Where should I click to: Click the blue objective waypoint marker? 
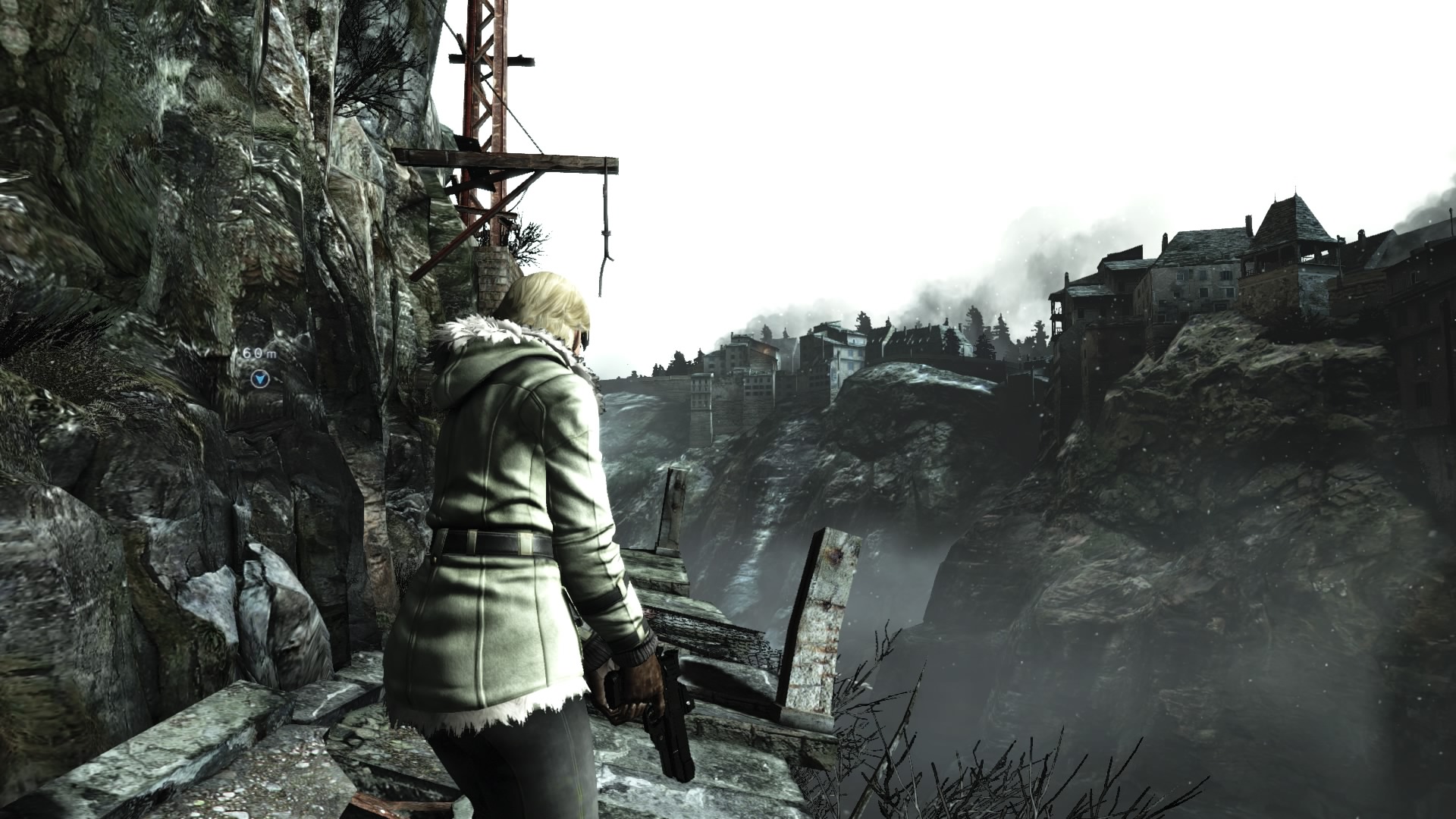point(261,378)
